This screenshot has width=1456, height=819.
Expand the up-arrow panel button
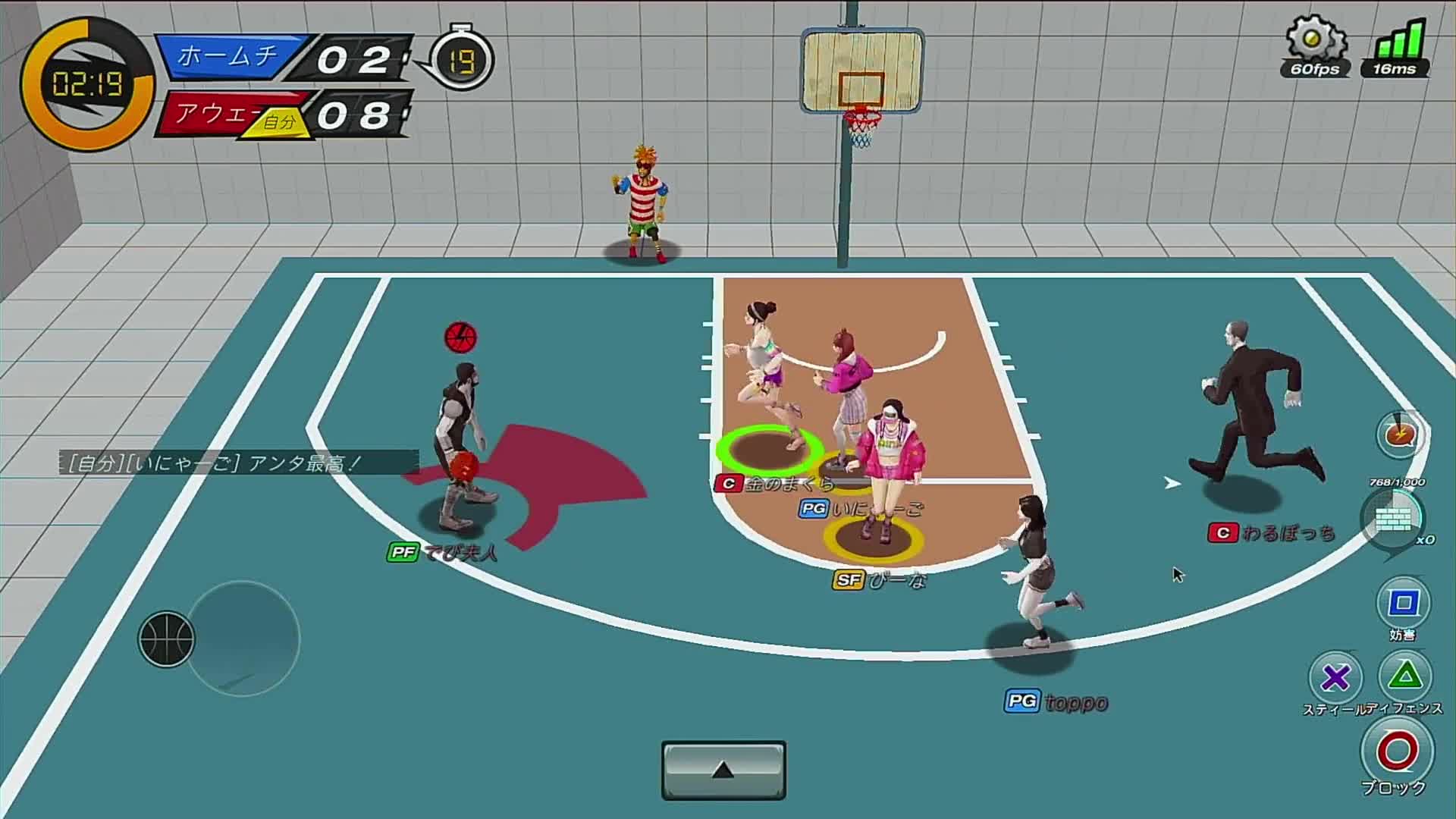(723, 770)
